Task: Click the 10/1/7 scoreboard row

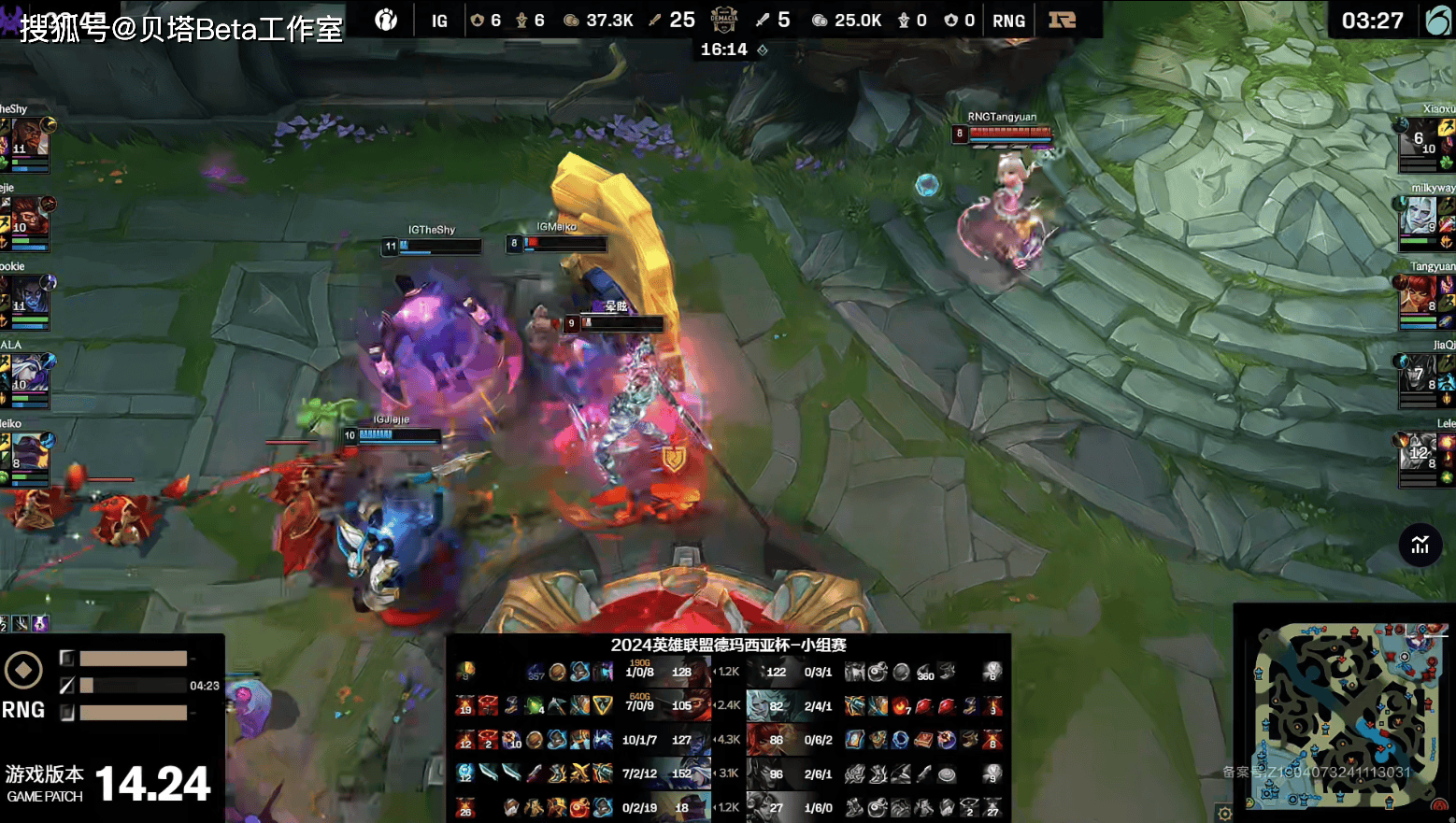Action: pyautogui.click(x=641, y=740)
